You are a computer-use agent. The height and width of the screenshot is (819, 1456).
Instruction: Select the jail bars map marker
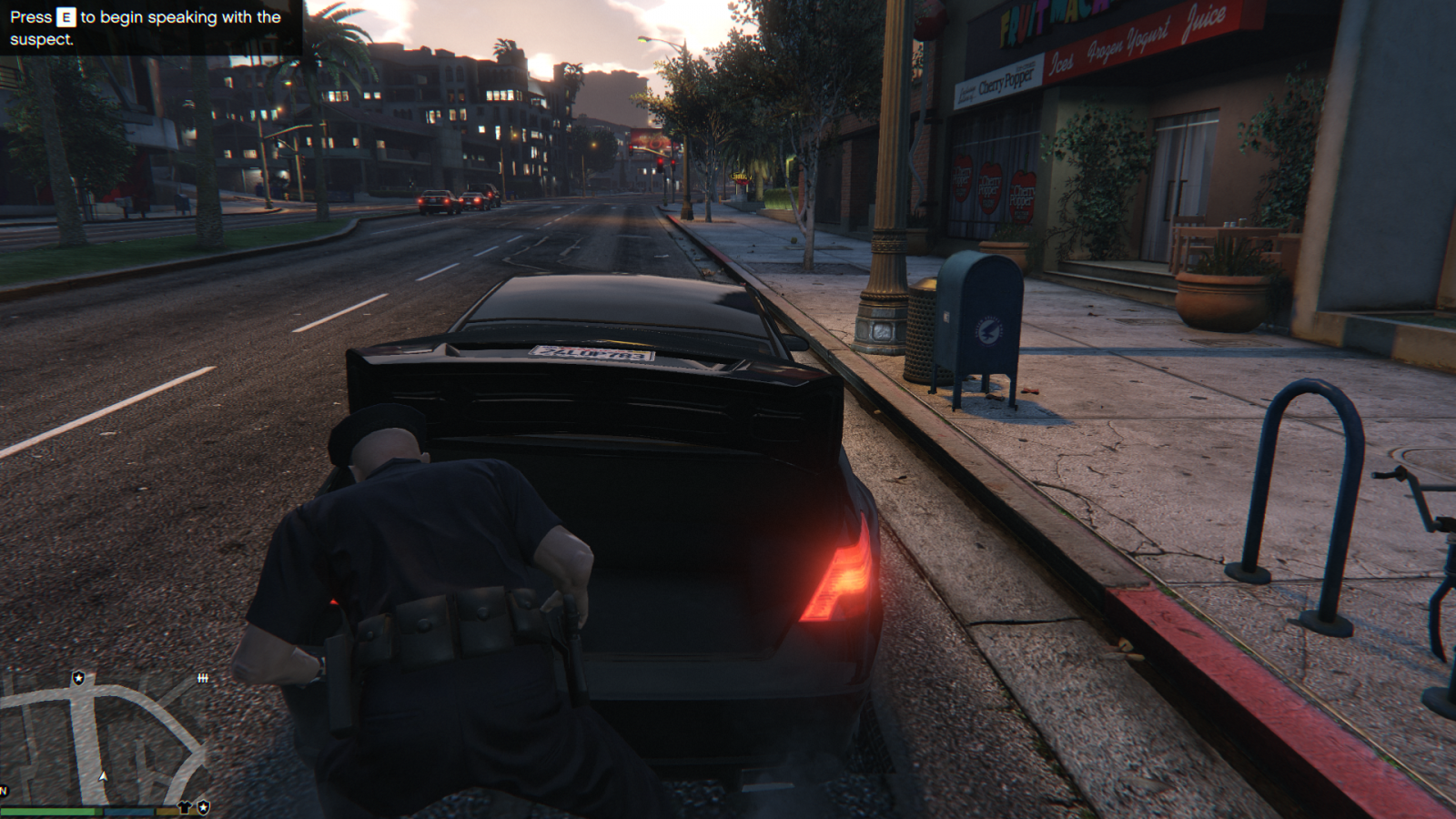click(x=203, y=678)
